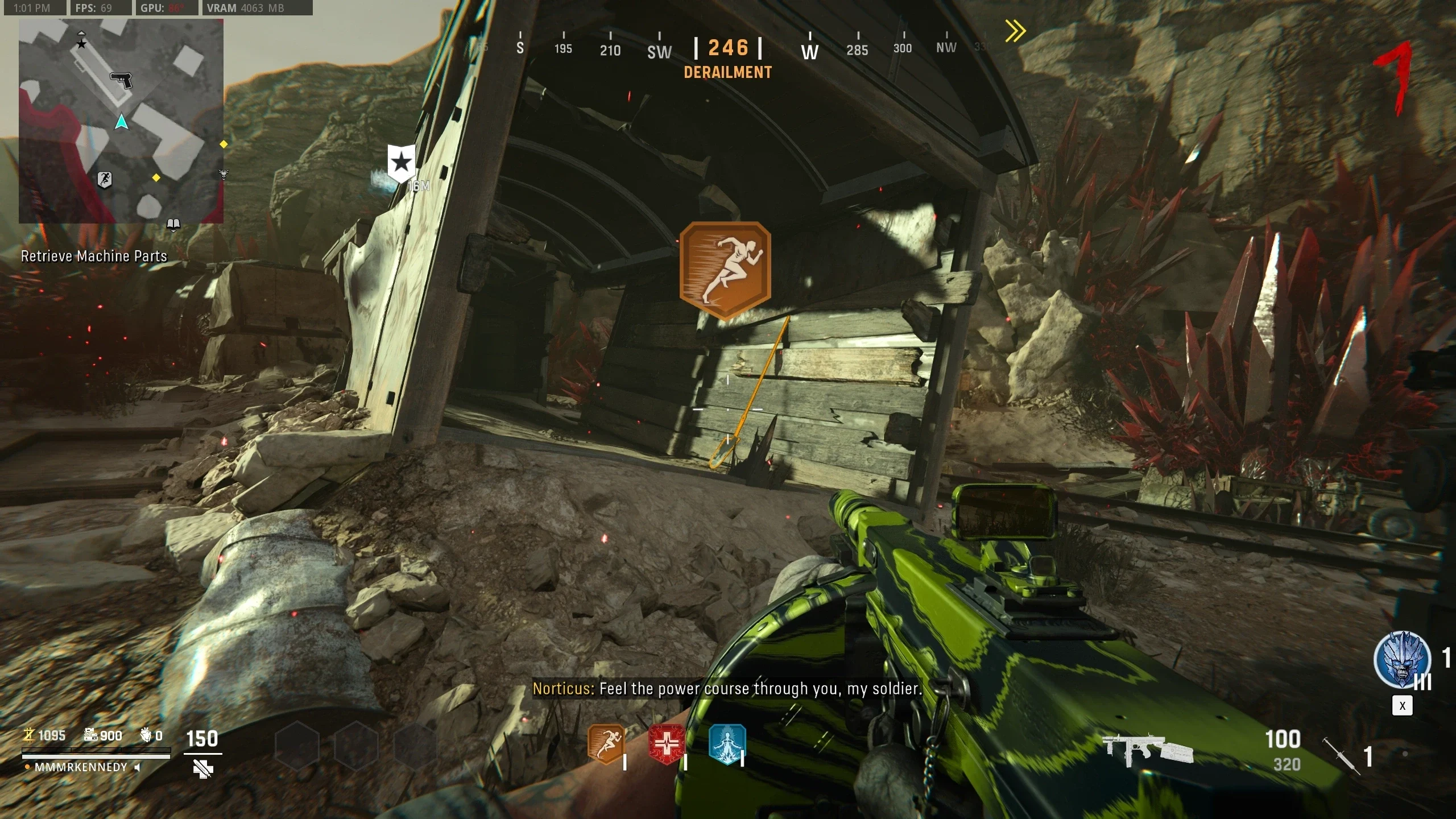Open the minimap in the corner
Image resolution: width=1456 pixels, height=819 pixels.
pyautogui.click(x=121, y=121)
